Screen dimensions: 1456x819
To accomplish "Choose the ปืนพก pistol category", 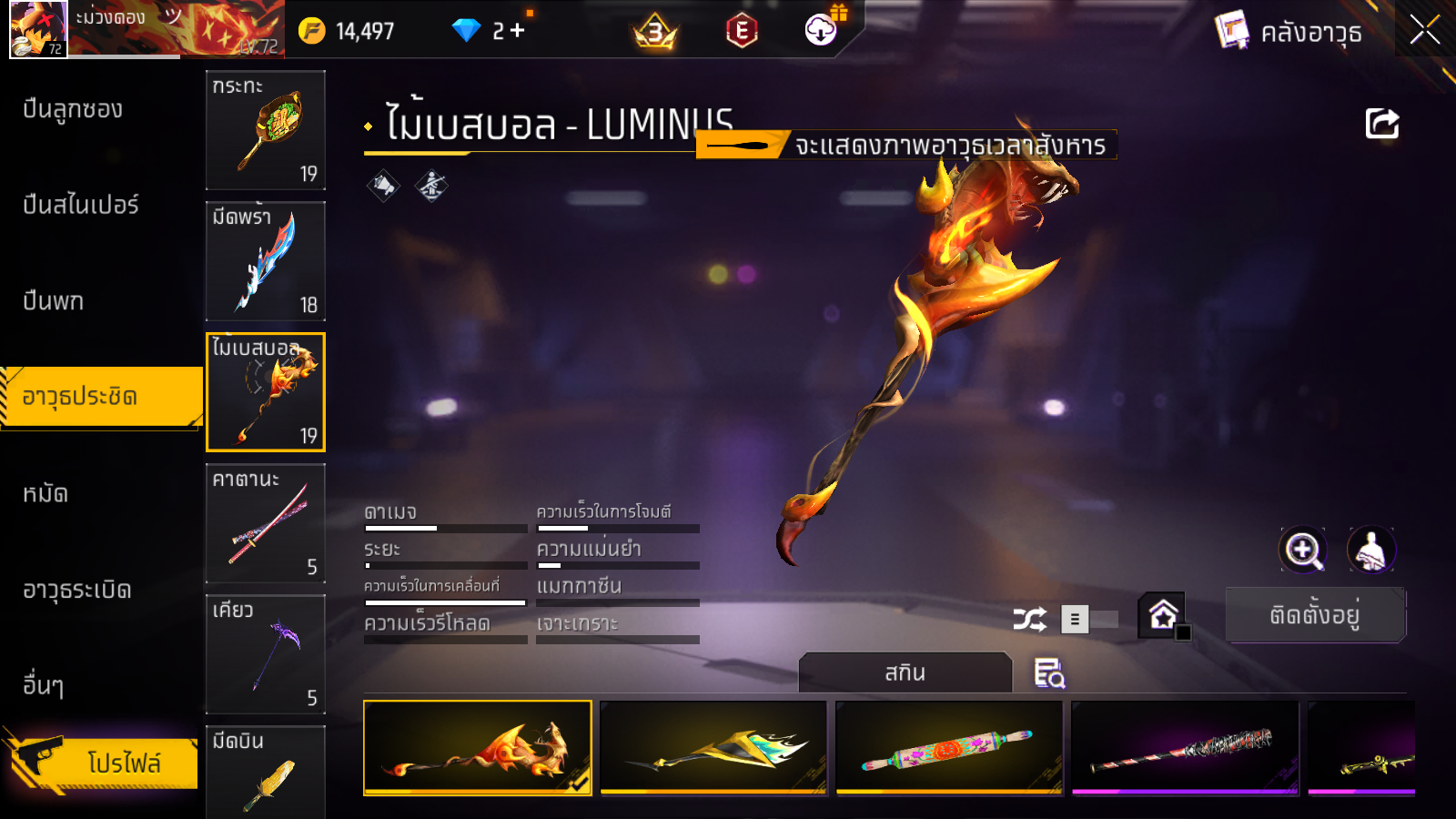I will [53, 301].
